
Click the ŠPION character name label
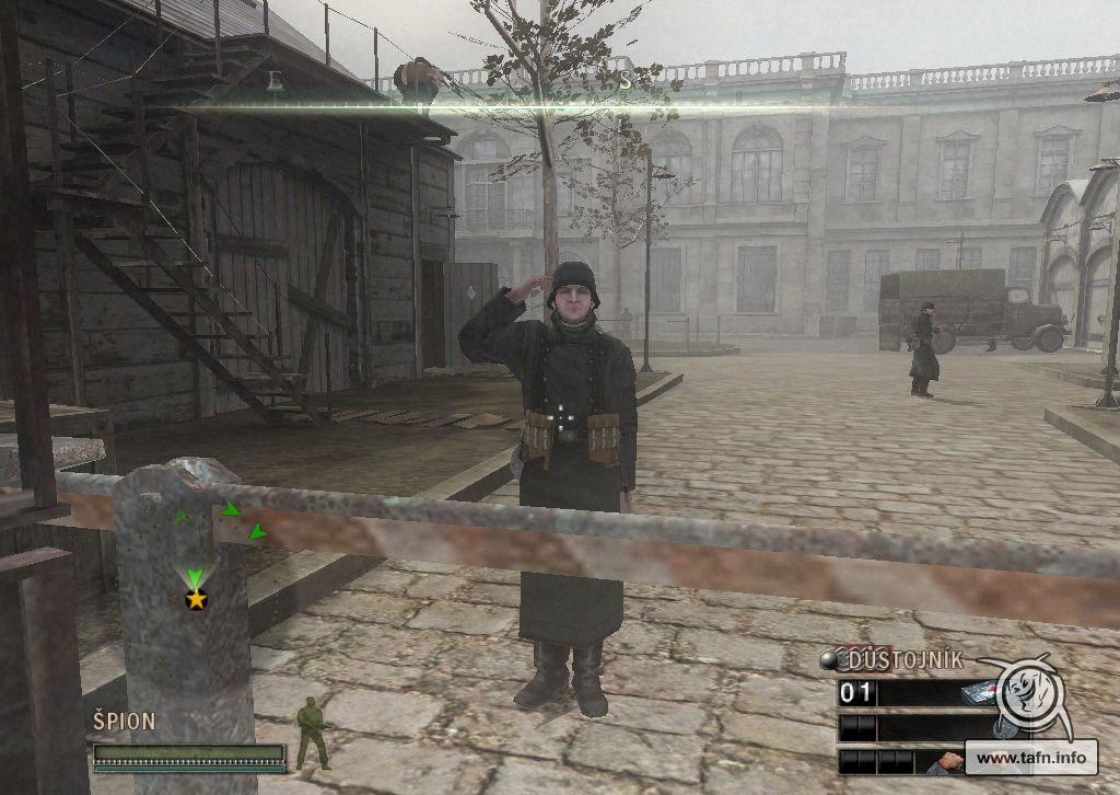pos(124,722)
